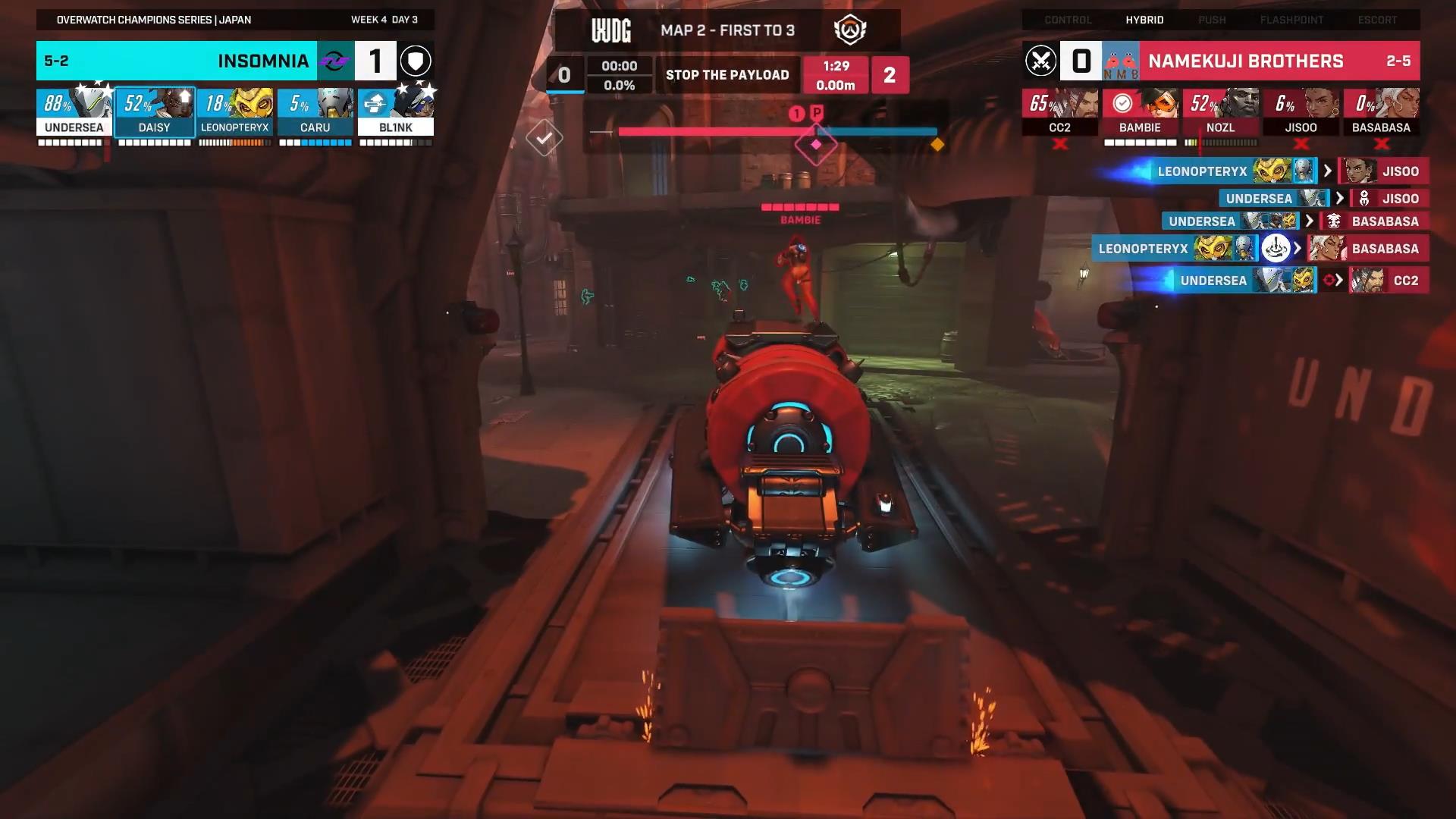Click the Namekuji Brothers team logo

[1121, 61]
